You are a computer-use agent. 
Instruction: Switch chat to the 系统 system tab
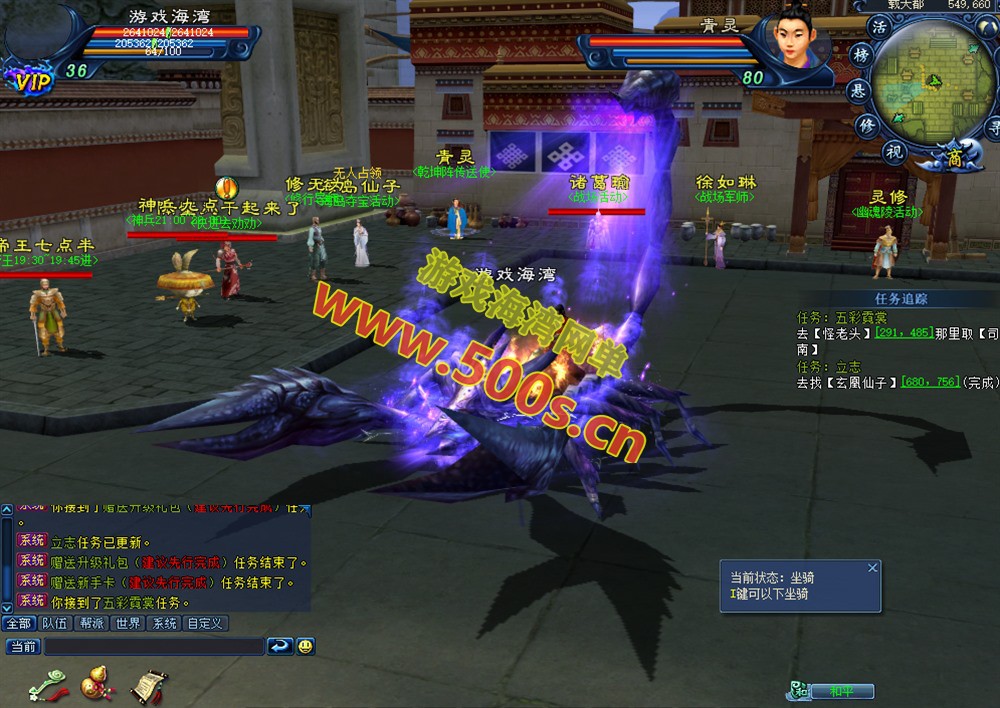[164, 623]
